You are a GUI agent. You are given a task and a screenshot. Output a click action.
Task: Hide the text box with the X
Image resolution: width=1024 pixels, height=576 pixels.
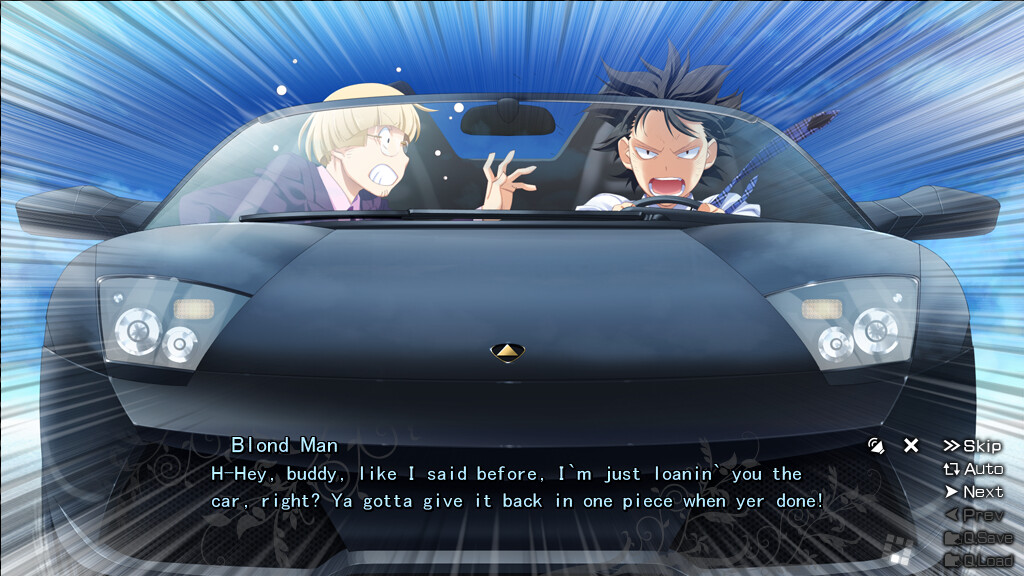click(x=911, y=446)
